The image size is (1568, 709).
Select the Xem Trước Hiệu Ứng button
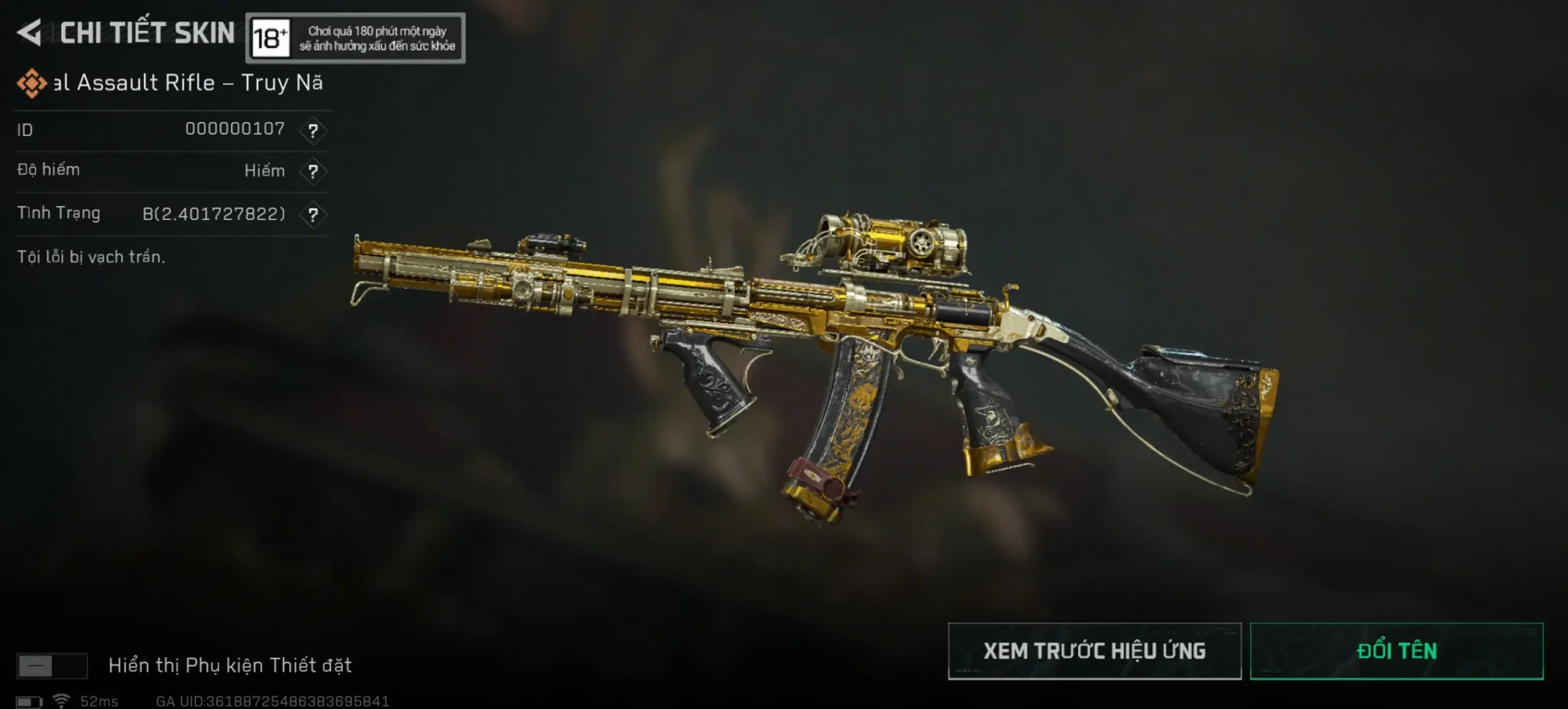coord(1094,651)
